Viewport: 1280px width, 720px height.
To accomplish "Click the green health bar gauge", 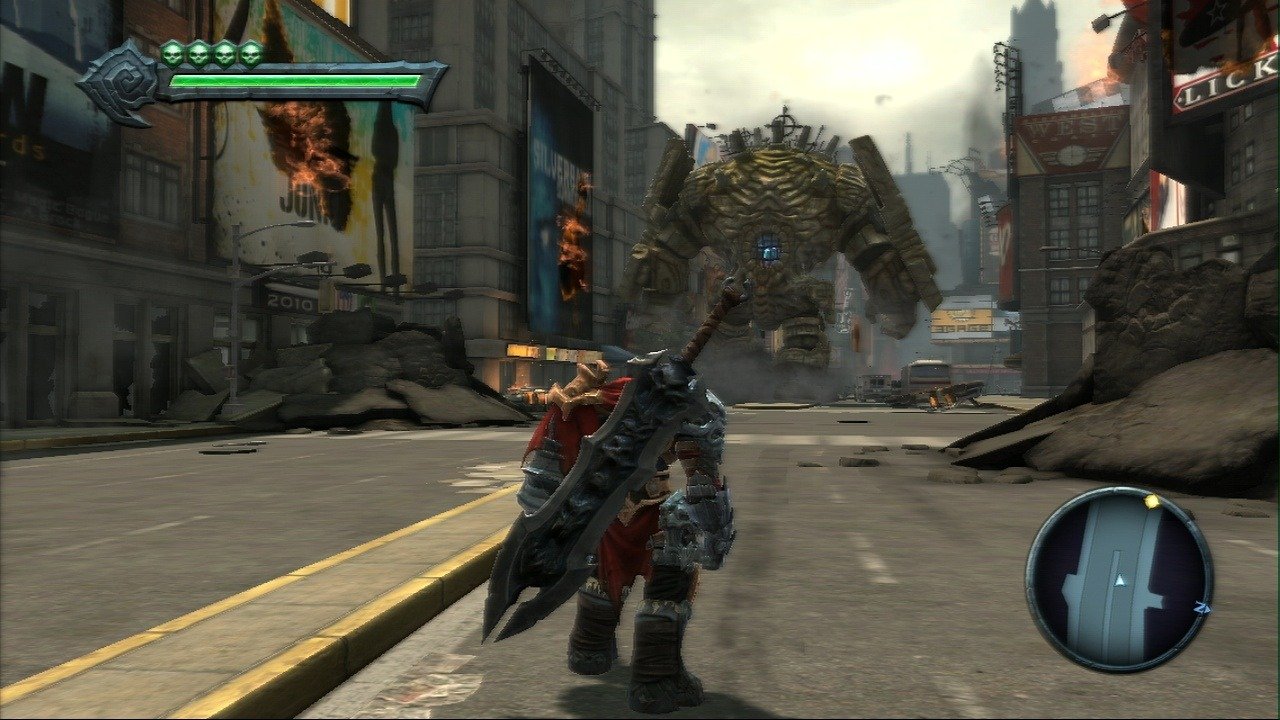I will (300, 80).
